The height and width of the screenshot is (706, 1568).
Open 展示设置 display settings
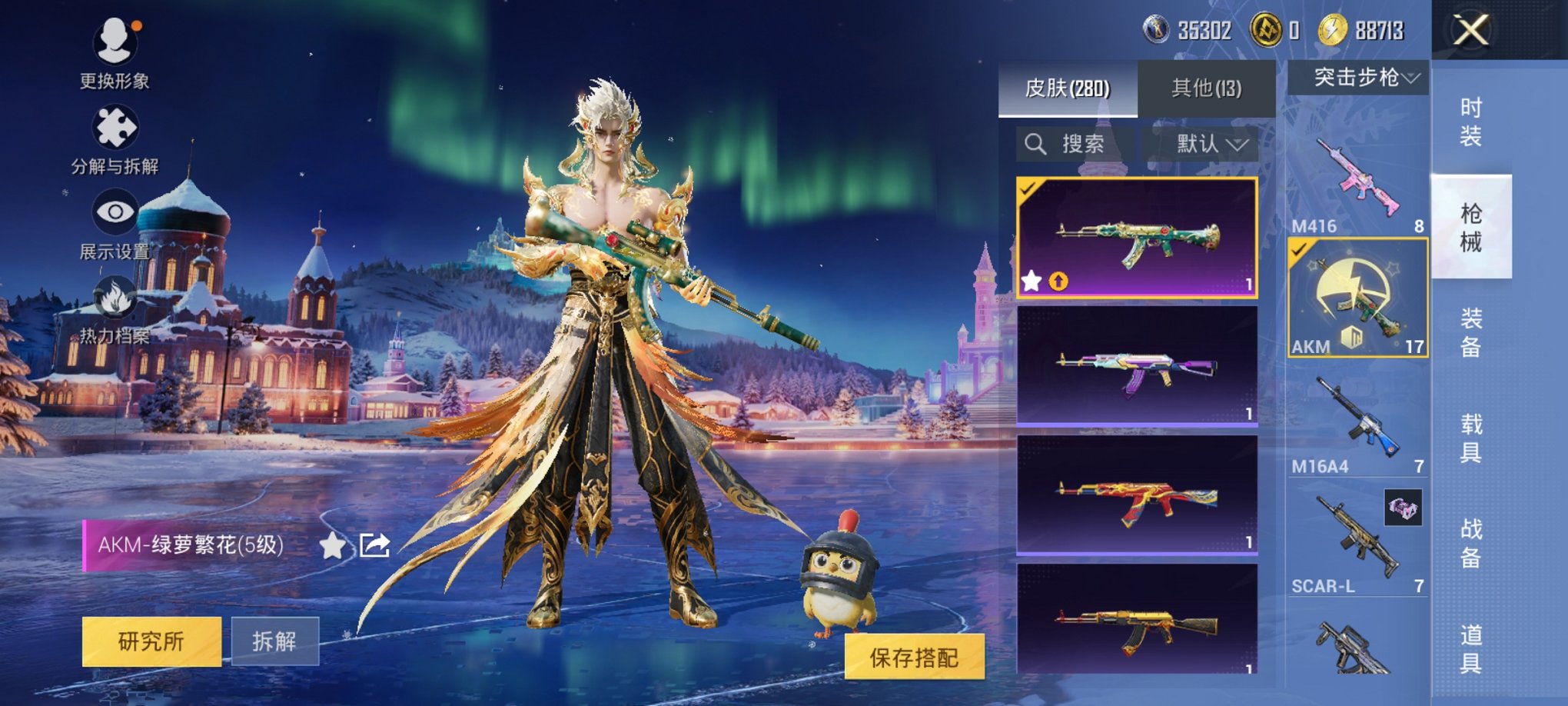coord(114,211)
